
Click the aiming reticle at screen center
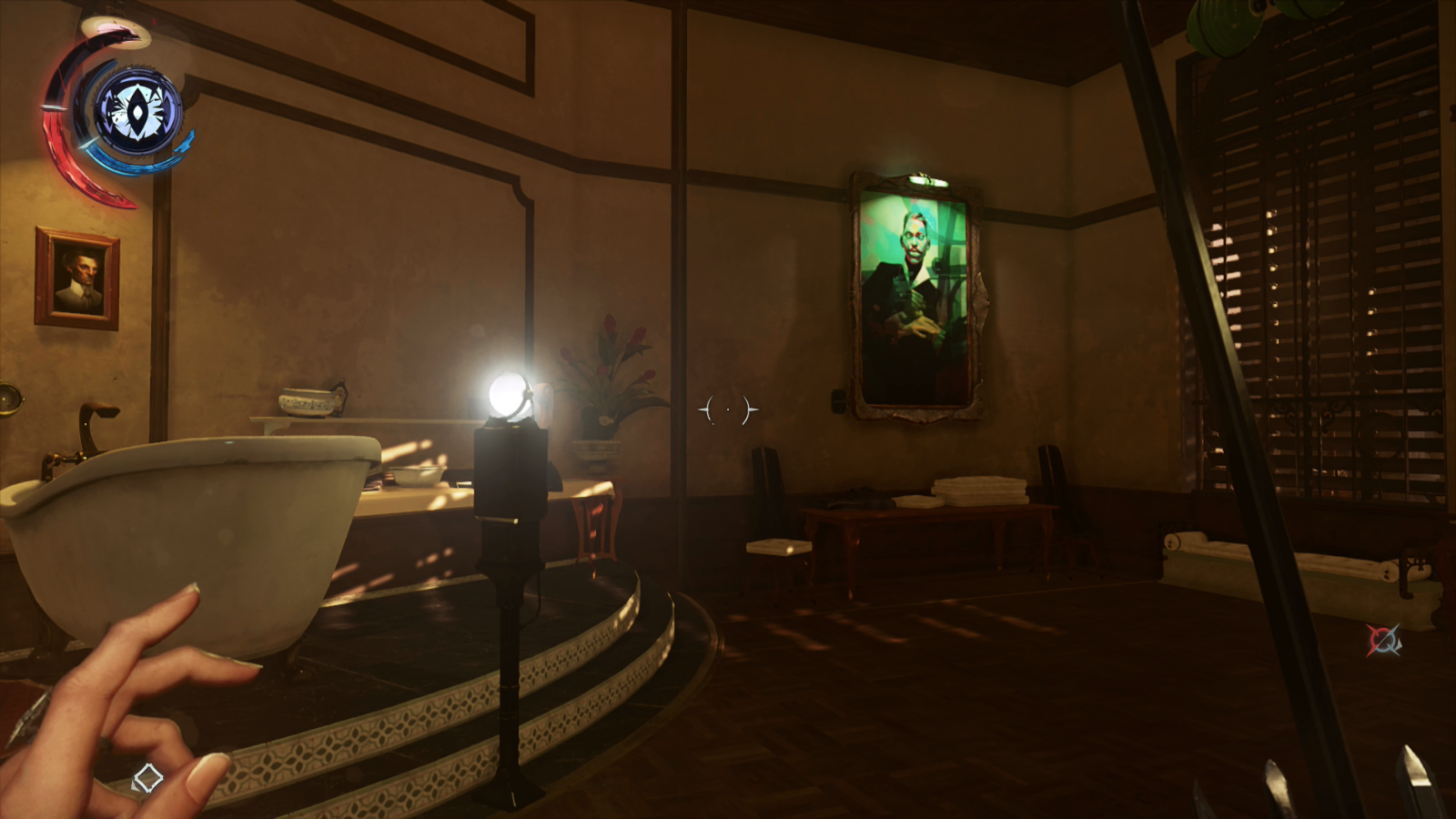click(727, 409)
